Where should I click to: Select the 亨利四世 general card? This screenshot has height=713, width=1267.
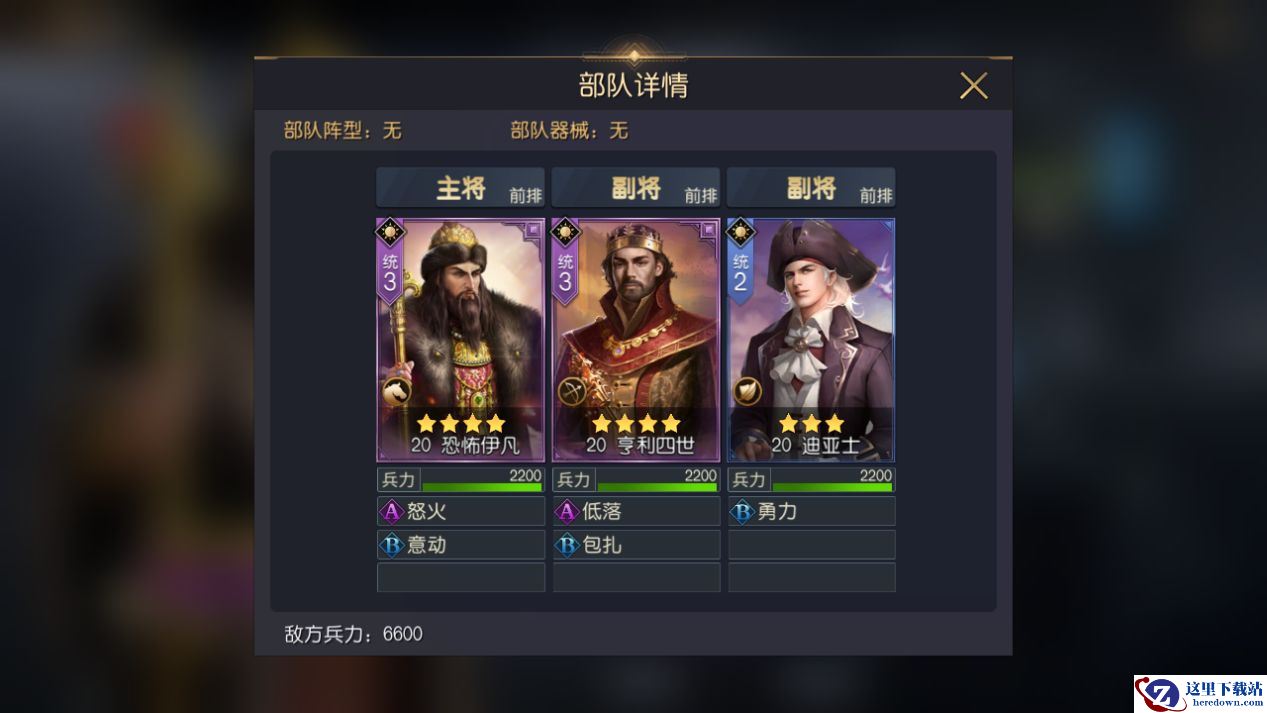pos(636,340)
